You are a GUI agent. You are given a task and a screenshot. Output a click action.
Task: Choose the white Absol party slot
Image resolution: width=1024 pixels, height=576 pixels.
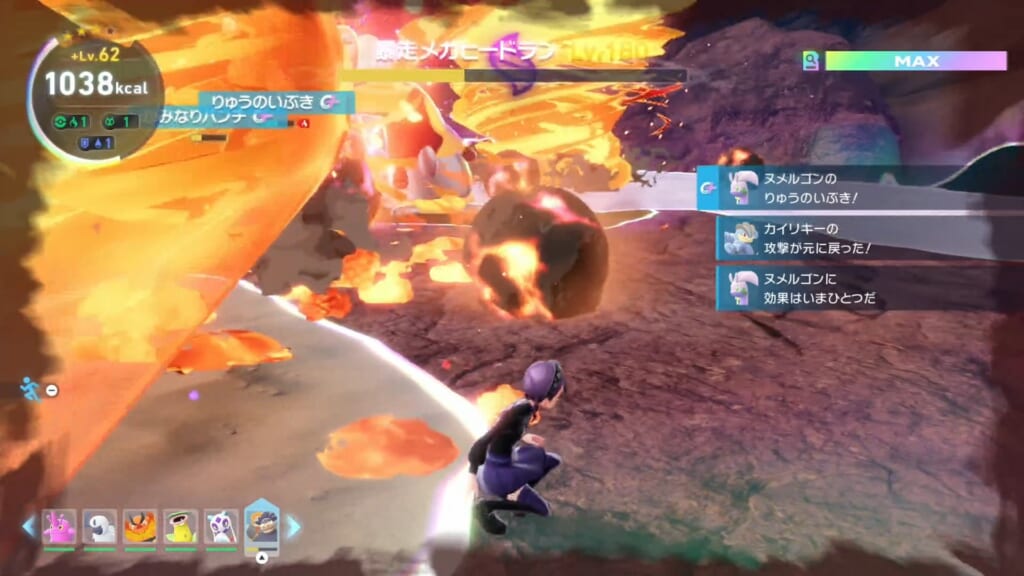(99, 526)
